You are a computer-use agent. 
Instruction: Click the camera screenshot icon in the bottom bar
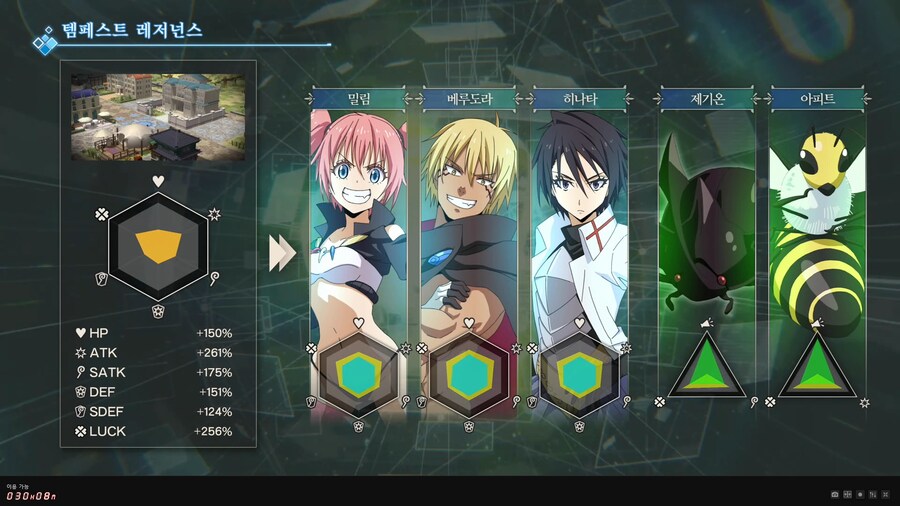tap(835, 494)
